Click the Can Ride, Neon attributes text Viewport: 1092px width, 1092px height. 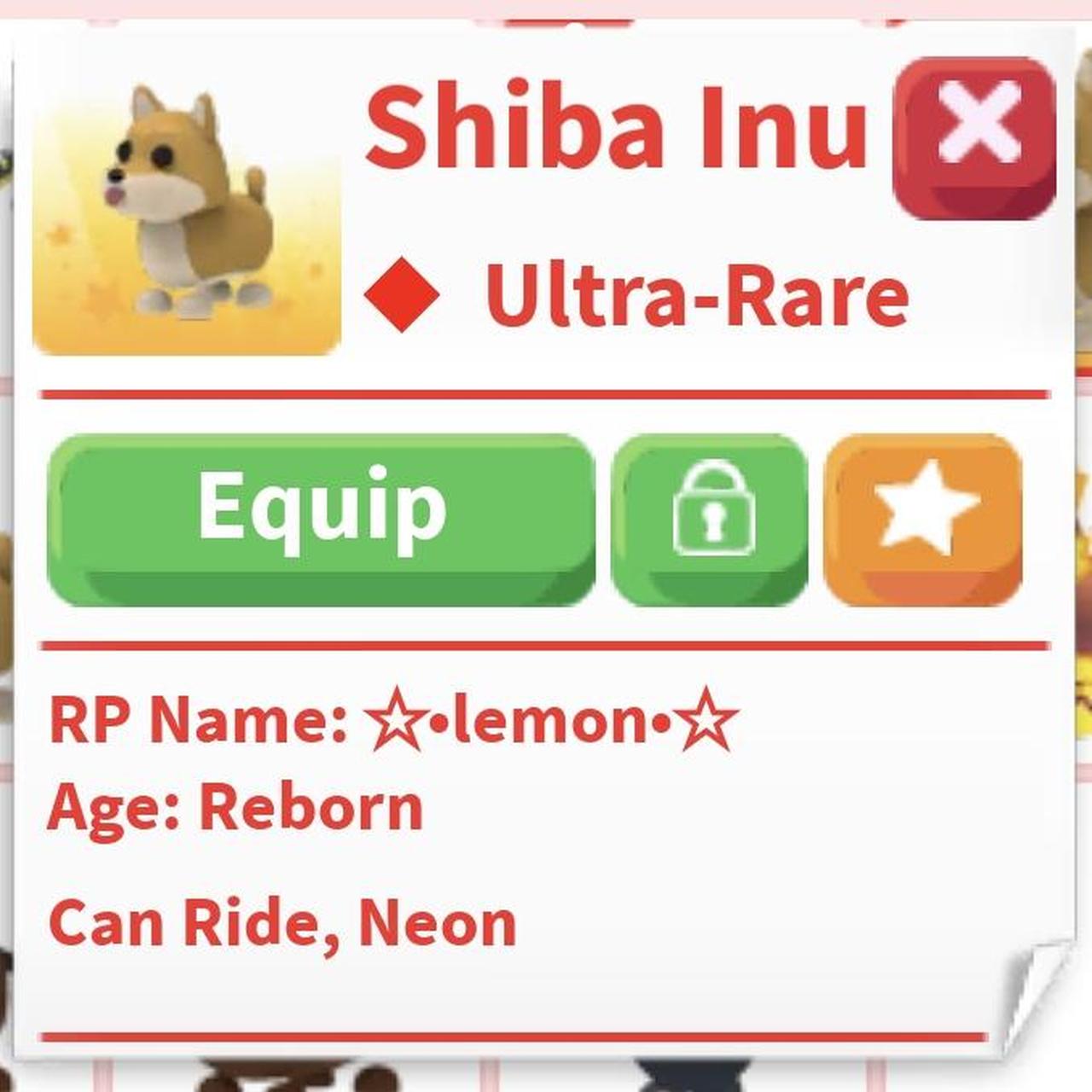pyautogui.click(x=282, y=920)
